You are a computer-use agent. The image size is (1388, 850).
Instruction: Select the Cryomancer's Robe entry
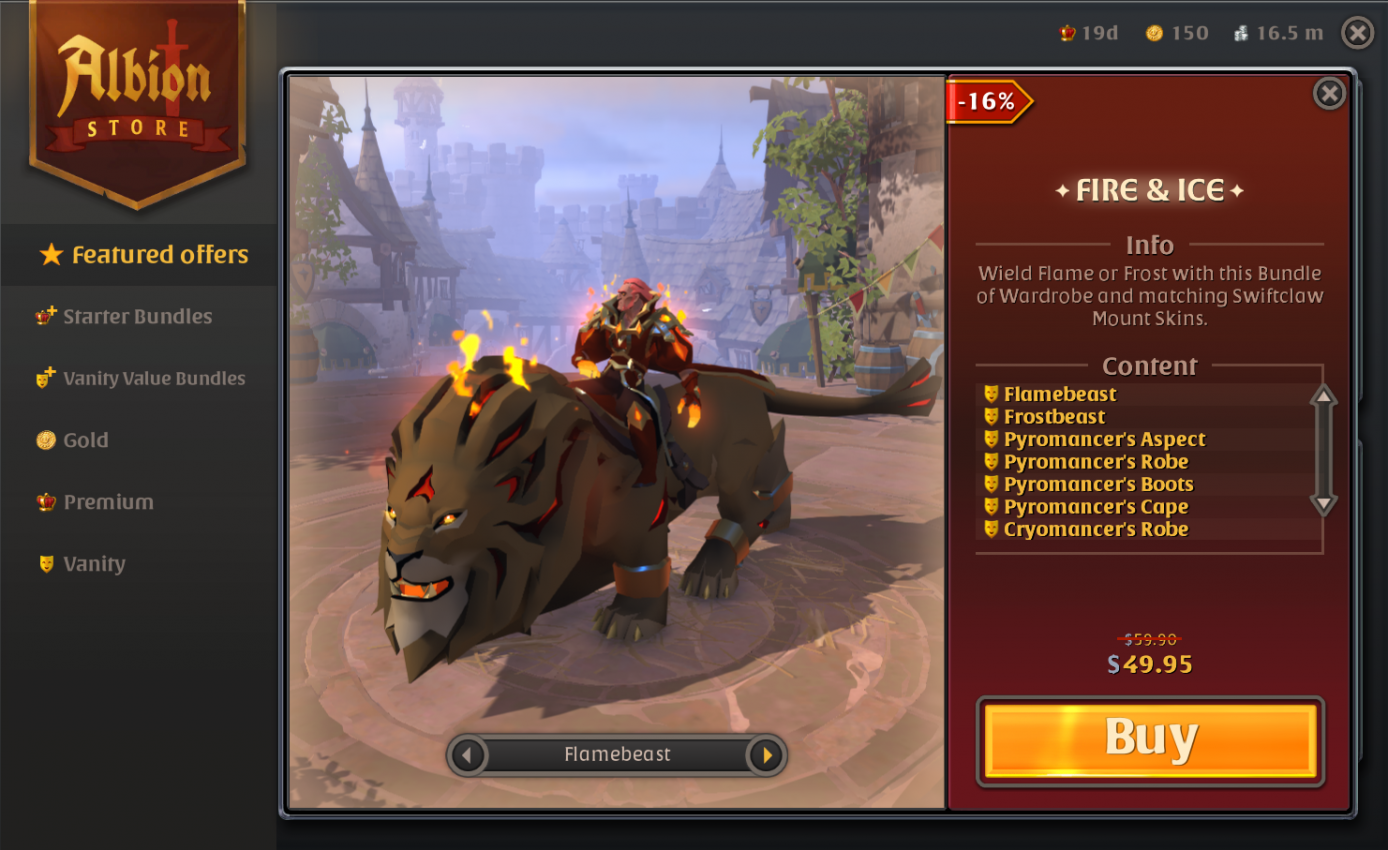point(1097,529)
